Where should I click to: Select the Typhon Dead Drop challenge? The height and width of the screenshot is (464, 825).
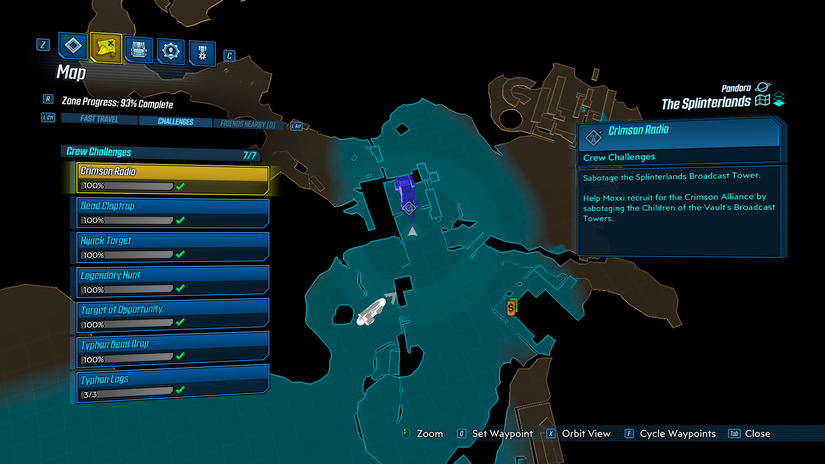pyautogui.click(x=173, y=349)
